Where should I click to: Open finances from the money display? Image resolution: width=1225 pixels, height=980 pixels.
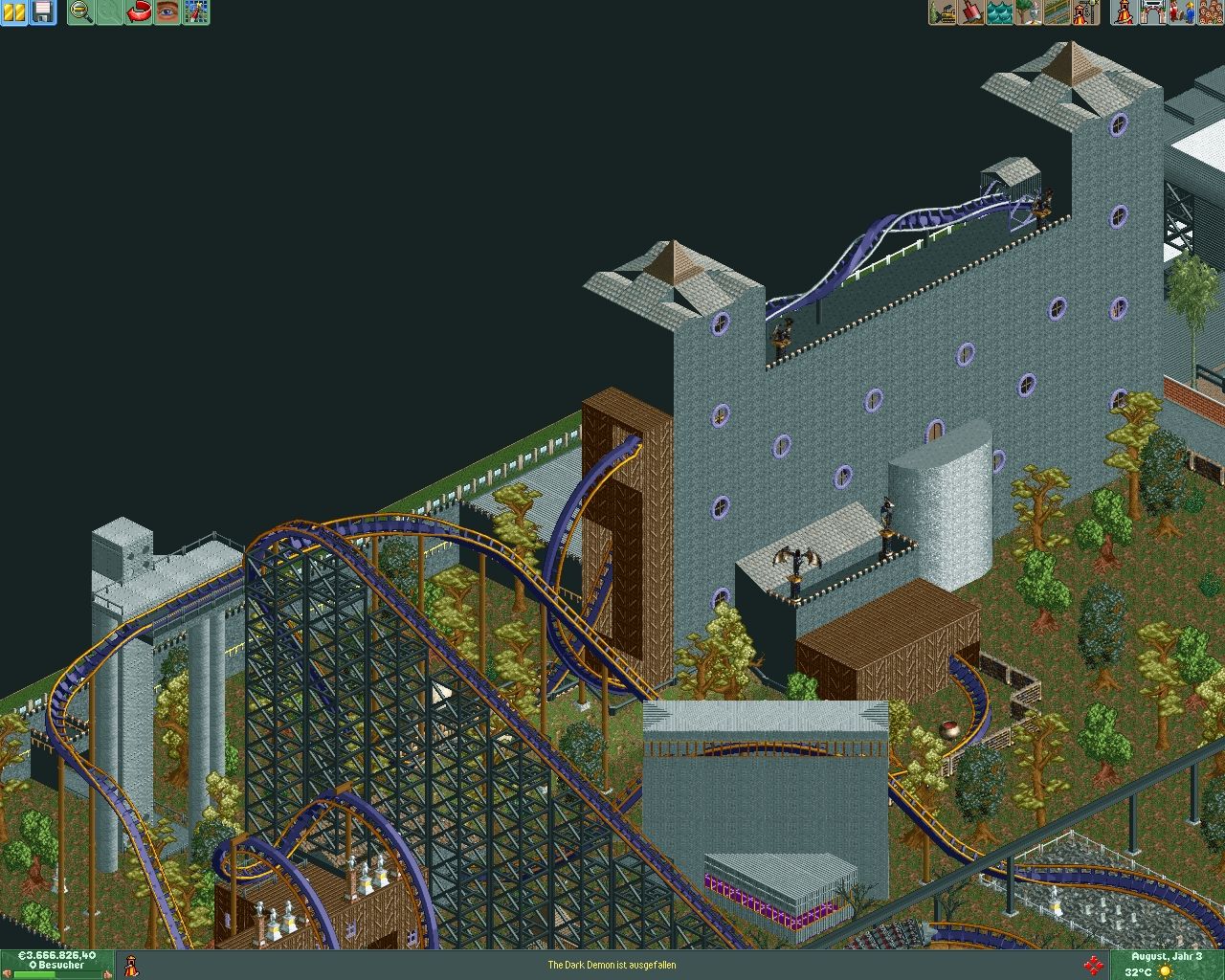56,956
